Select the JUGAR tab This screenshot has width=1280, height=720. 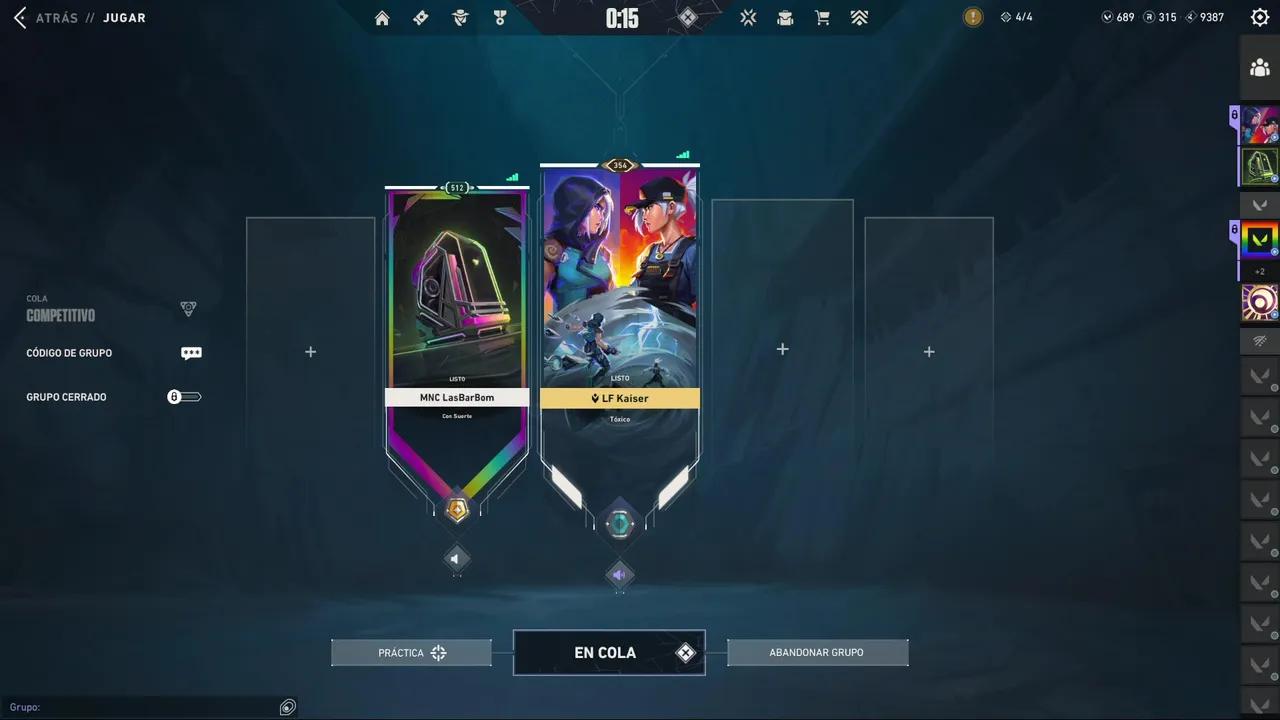pos(124,17)
